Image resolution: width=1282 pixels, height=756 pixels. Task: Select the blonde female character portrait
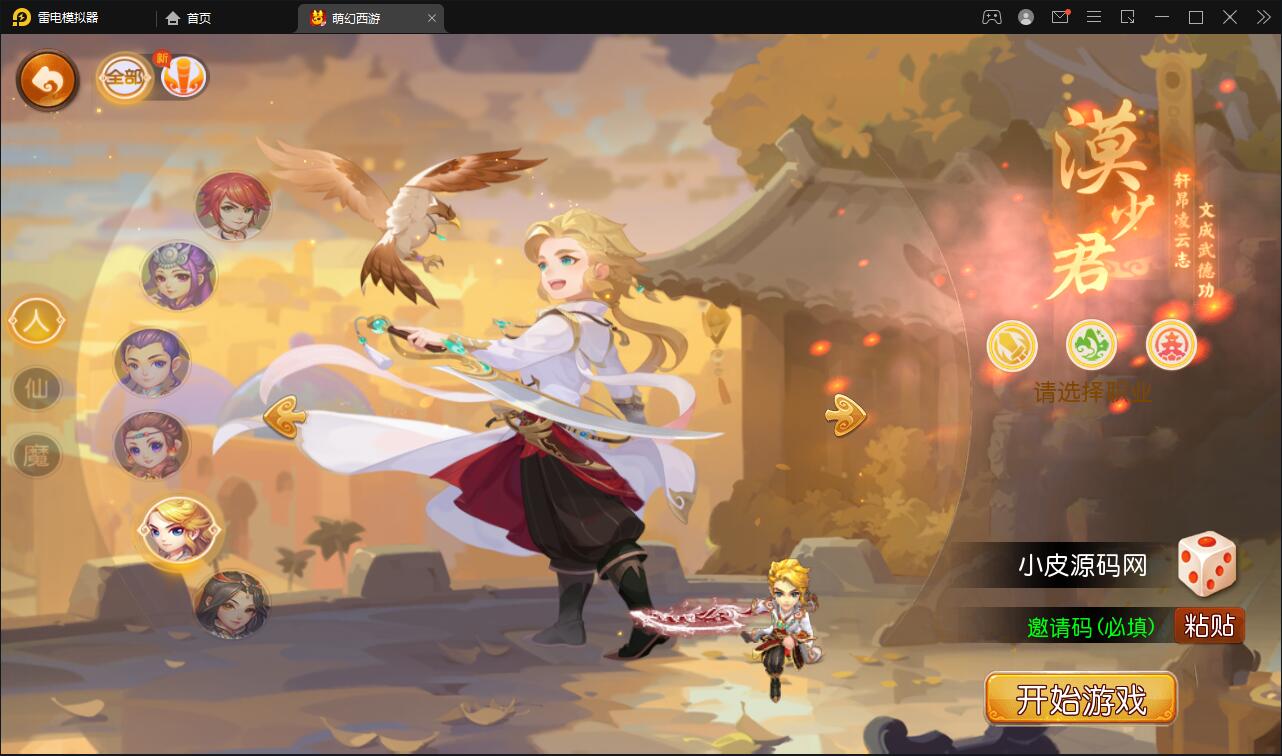click(179, 531)
